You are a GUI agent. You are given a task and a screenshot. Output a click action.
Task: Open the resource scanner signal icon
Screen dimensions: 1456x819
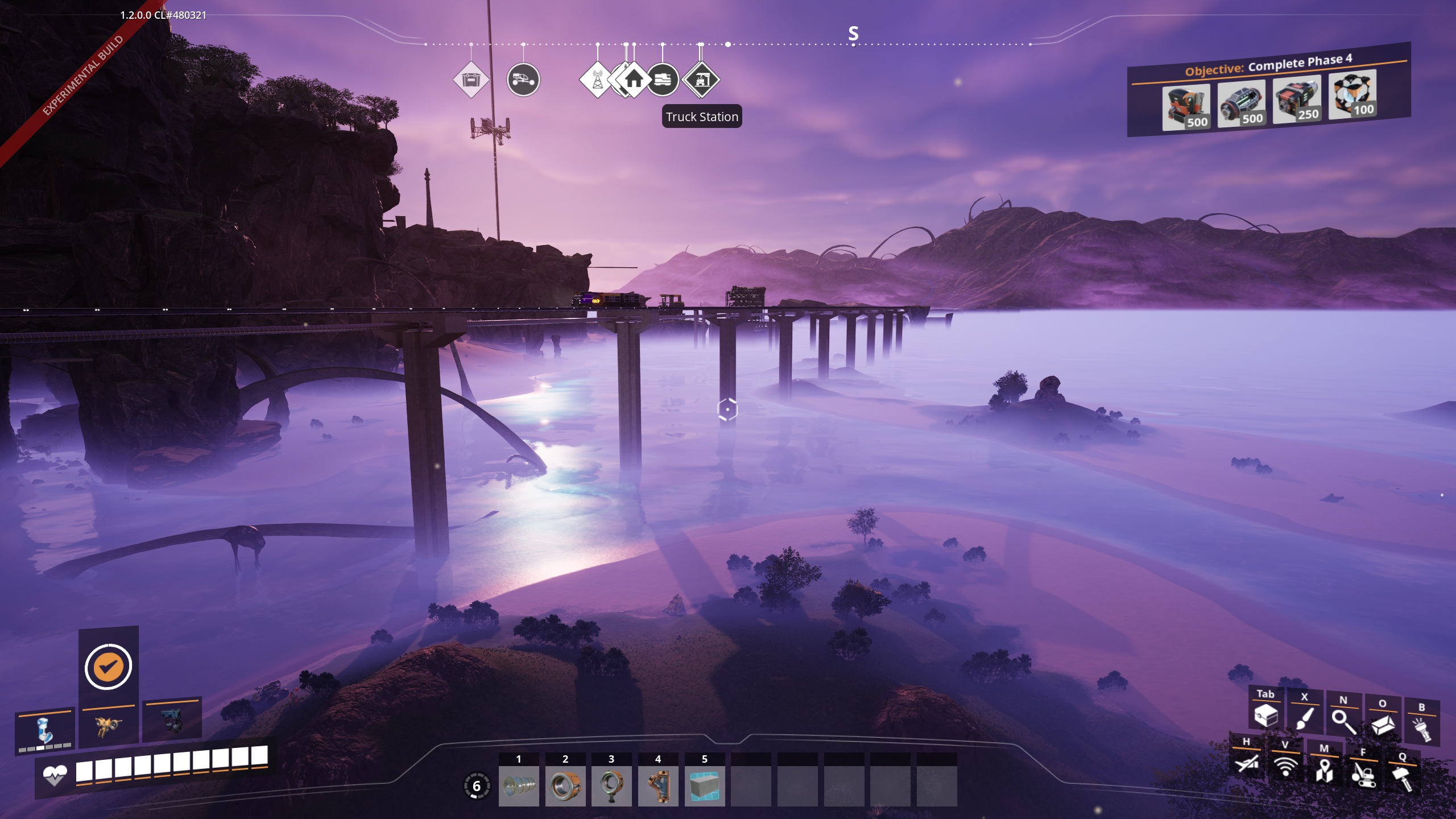coord(1285,766)
